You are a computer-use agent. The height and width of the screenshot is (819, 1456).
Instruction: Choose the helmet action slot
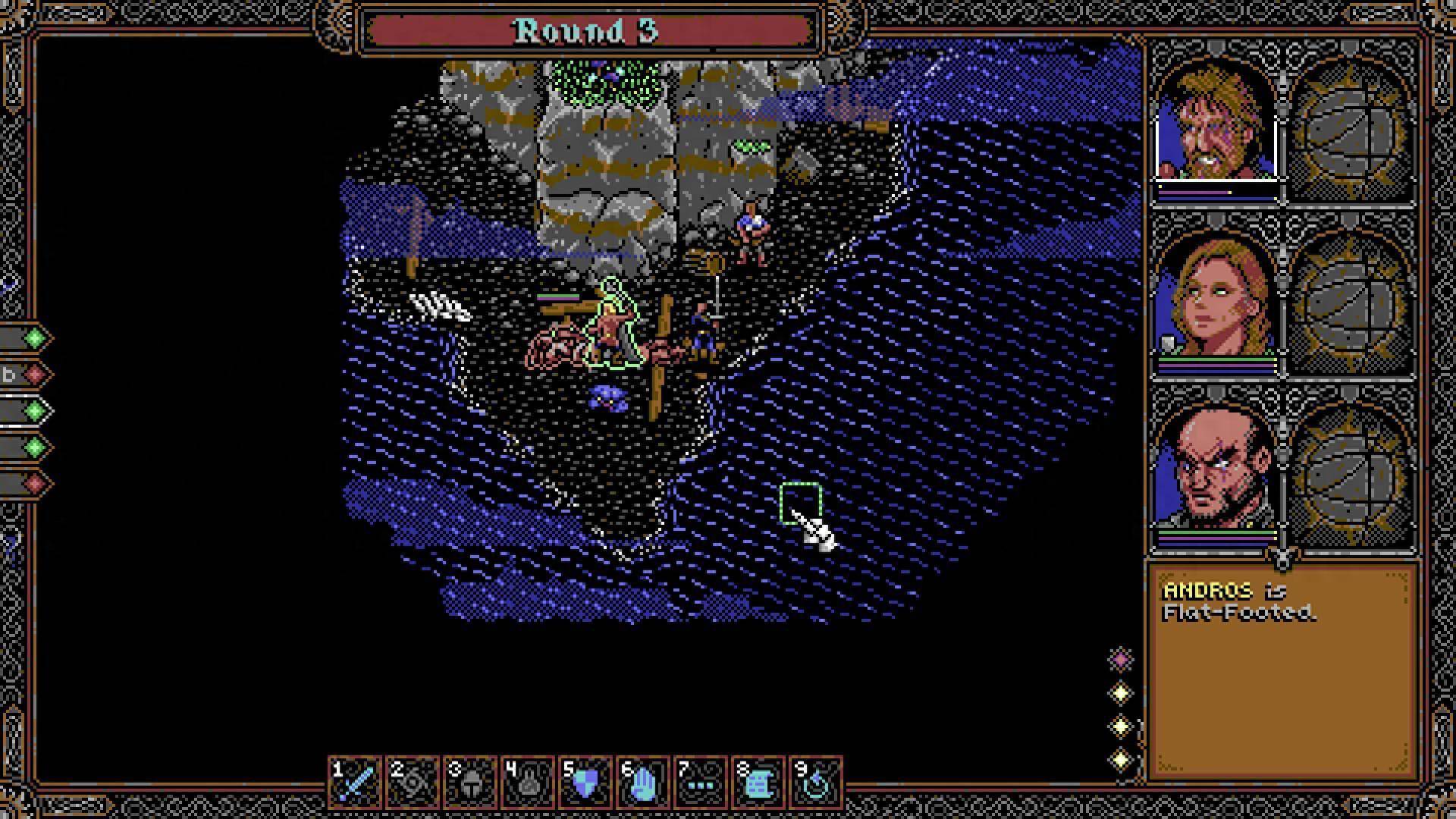(x=470, y=781)
